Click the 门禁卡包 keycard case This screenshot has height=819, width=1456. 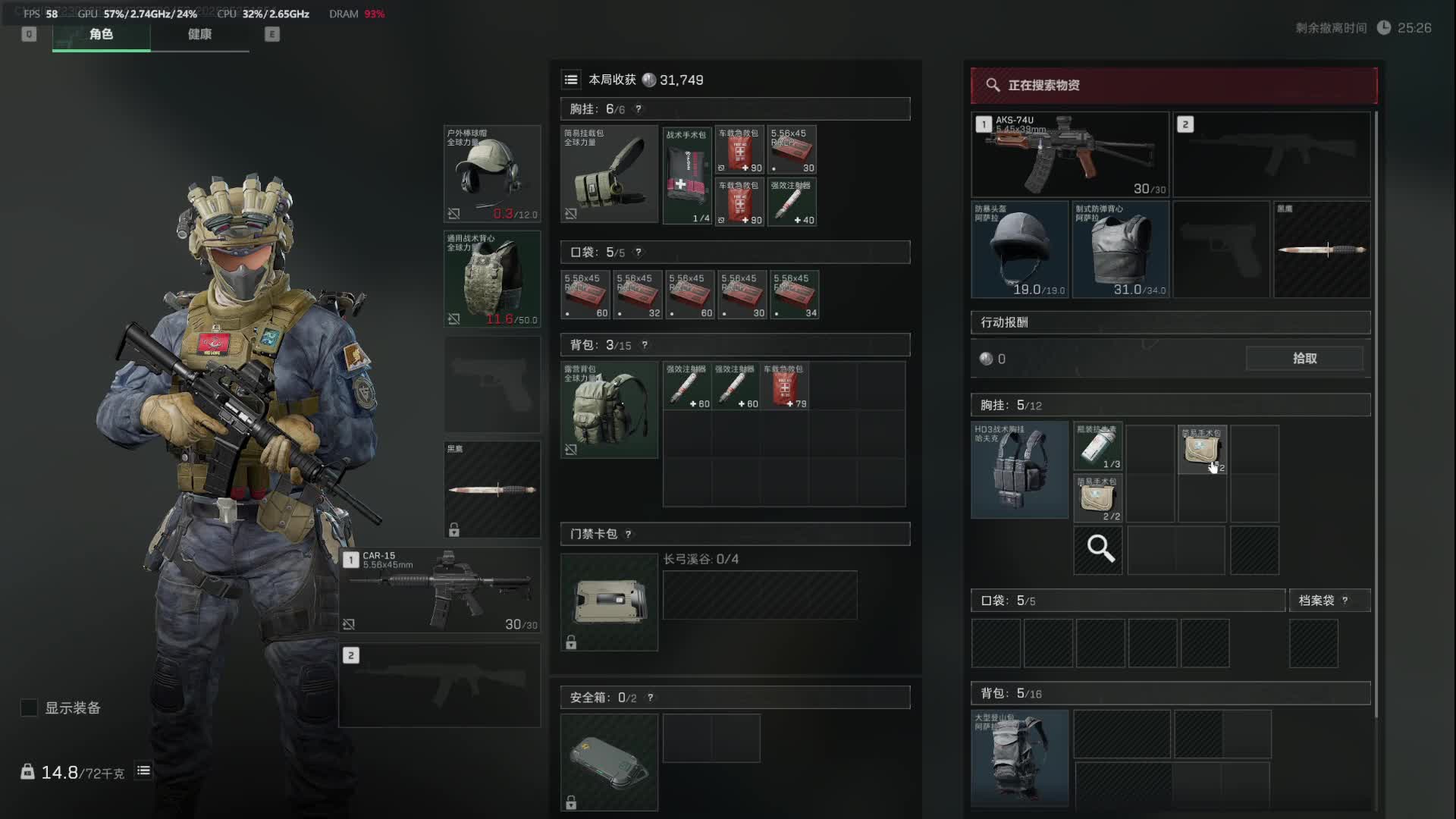pyautogui.click(x=609, y=602)
